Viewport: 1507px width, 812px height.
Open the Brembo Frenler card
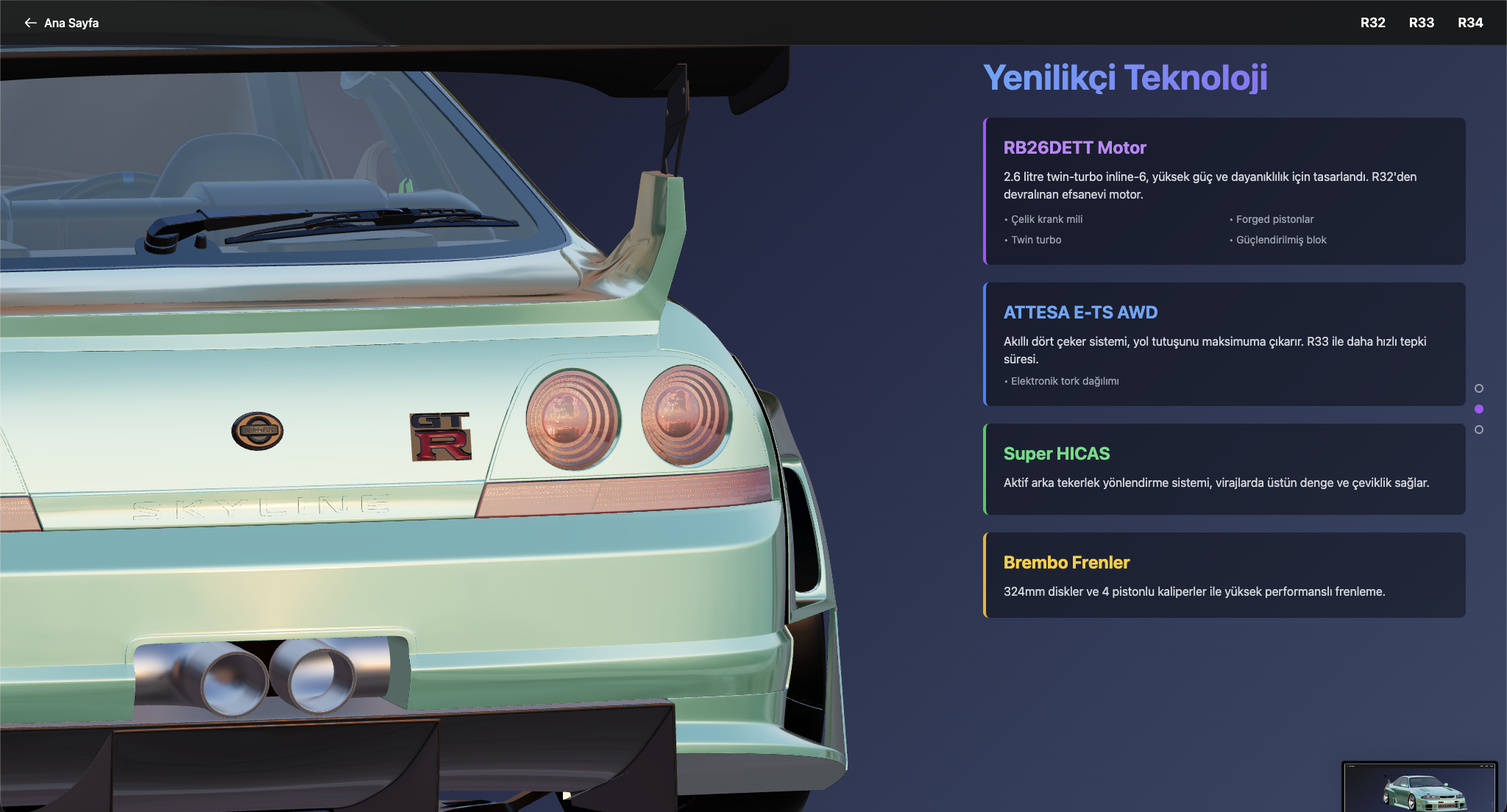coord(1224,575)
